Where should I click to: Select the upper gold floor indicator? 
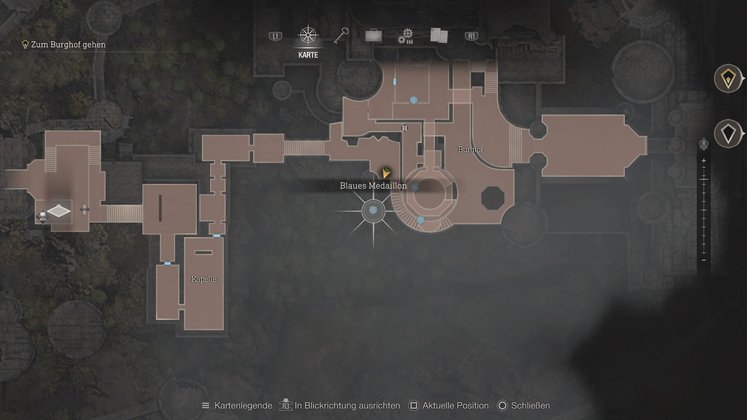pos(728,79)
